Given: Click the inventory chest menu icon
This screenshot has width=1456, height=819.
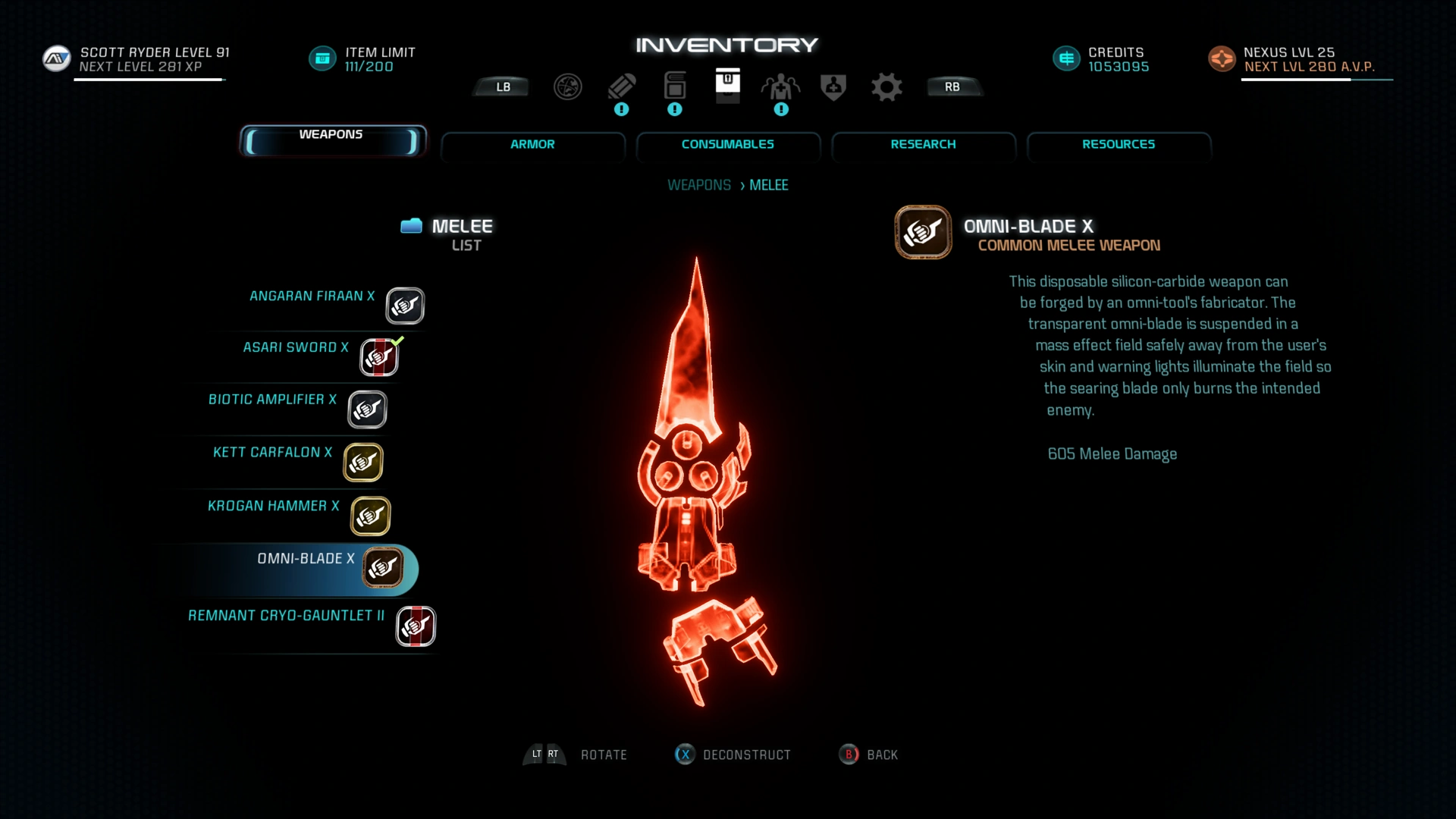Looking at the screenshot, I should (727, 84).
